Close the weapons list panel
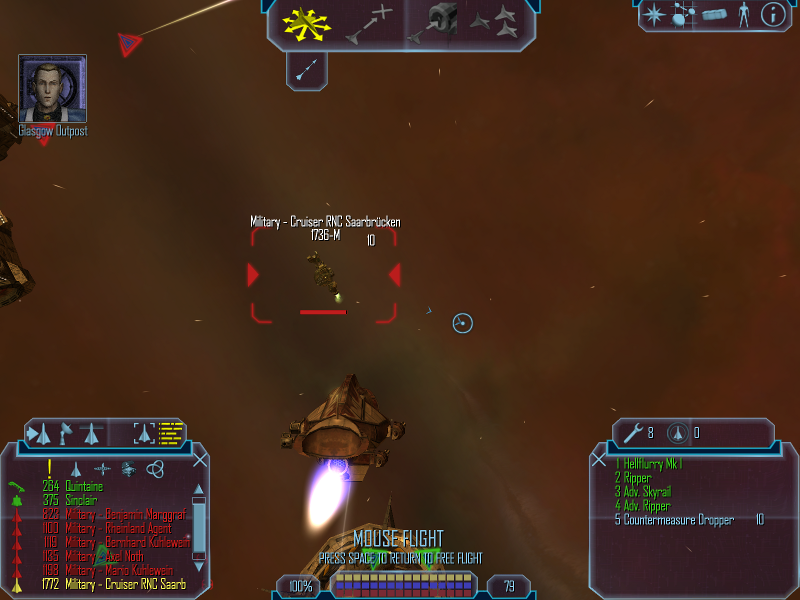This screenshot has height=600, width=800. [x=599, y=460]
